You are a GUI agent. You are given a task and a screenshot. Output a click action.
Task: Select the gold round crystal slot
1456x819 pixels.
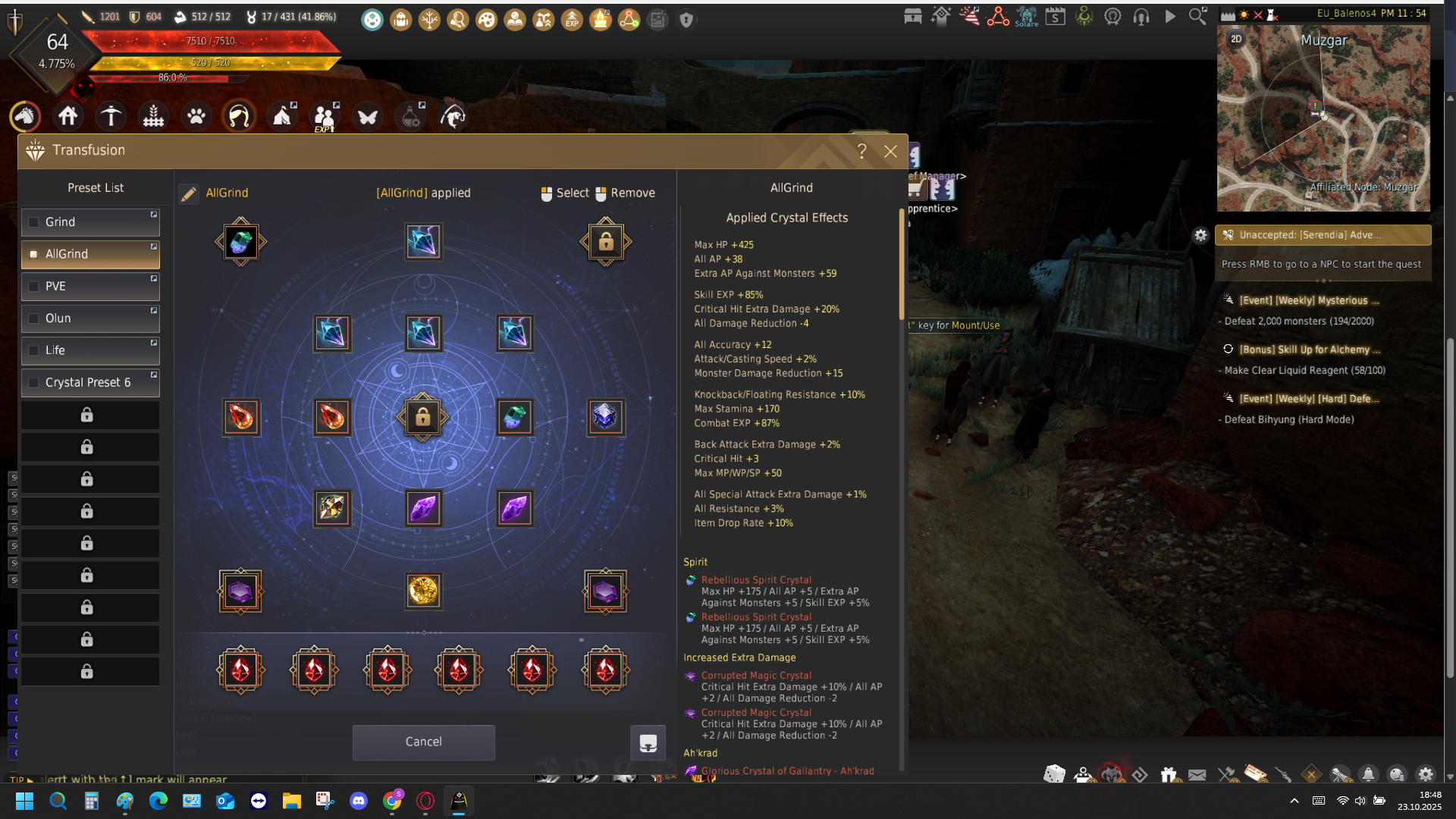(423, 591)
